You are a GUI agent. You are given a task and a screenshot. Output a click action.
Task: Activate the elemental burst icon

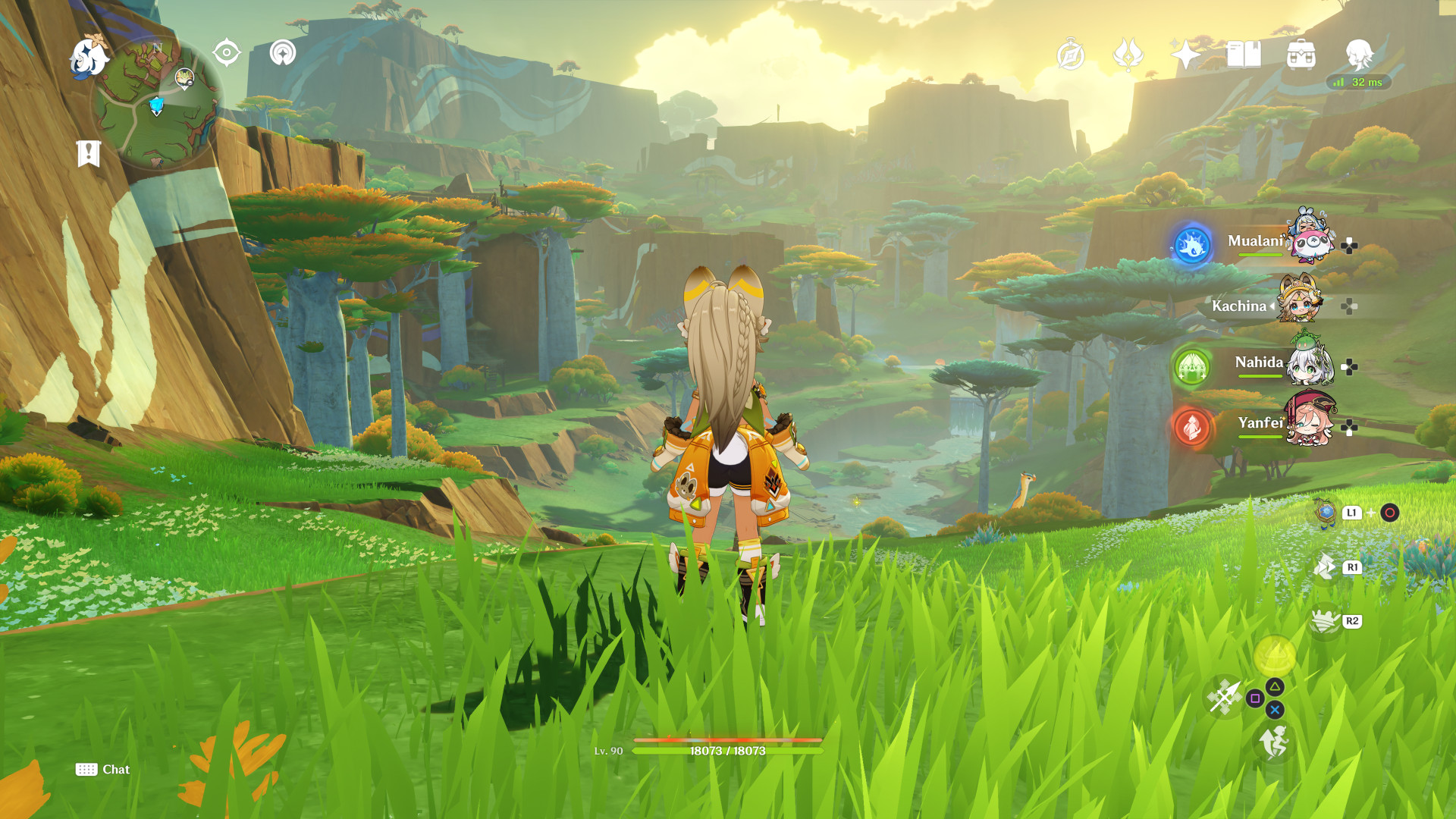coord(1275,654)
